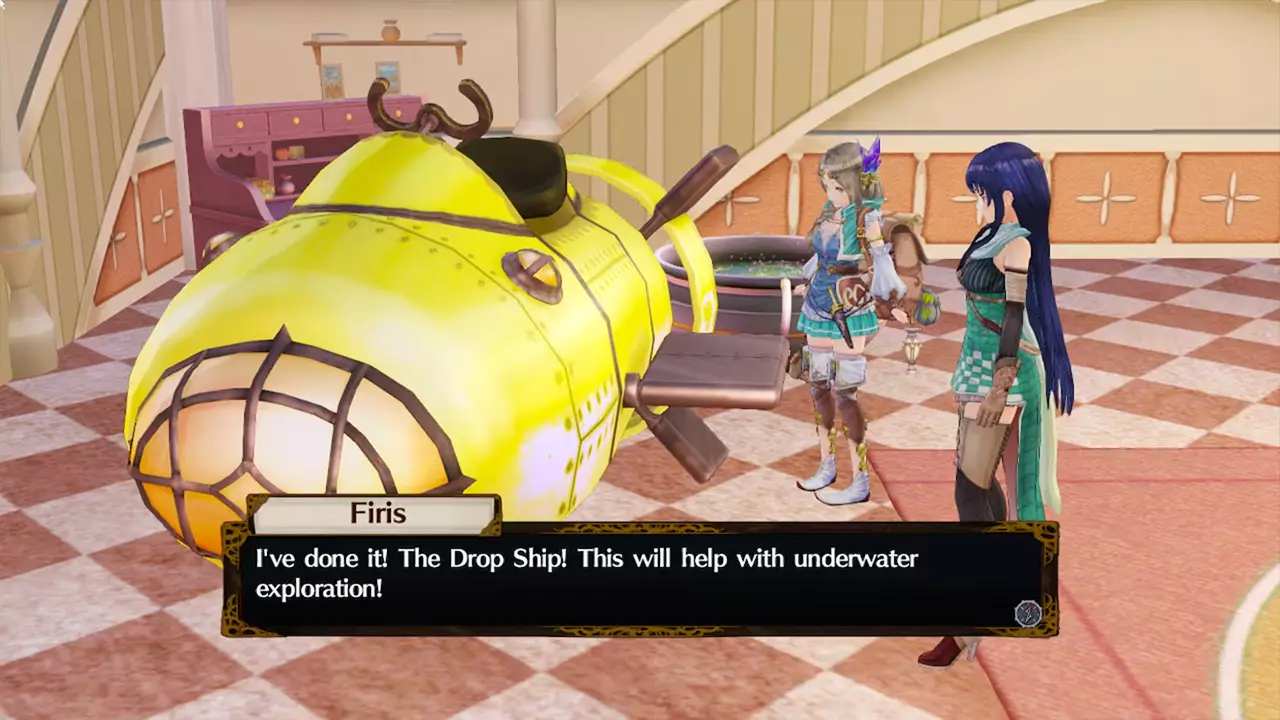Select the Firis nameplate
This screenshot has height=720, width=1280.
(378, 513)
